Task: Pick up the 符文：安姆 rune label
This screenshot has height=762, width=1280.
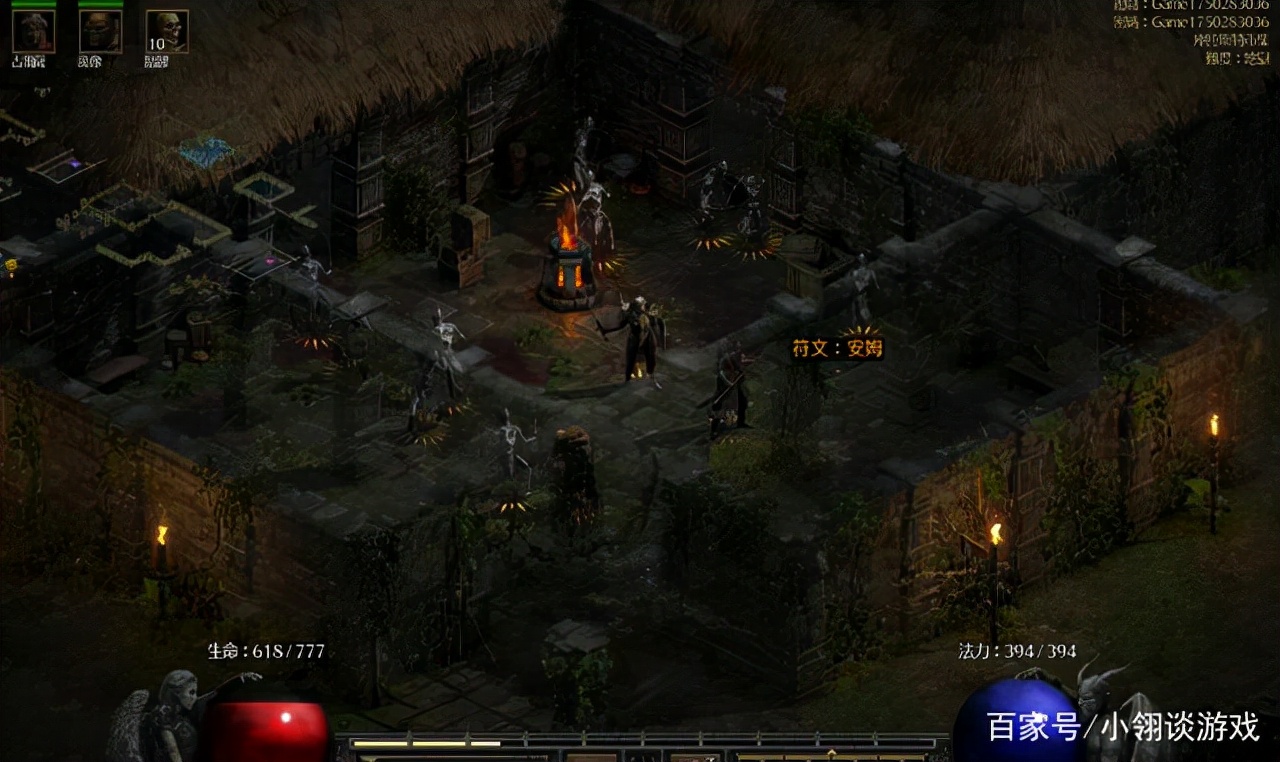Action: click(837, 349)
